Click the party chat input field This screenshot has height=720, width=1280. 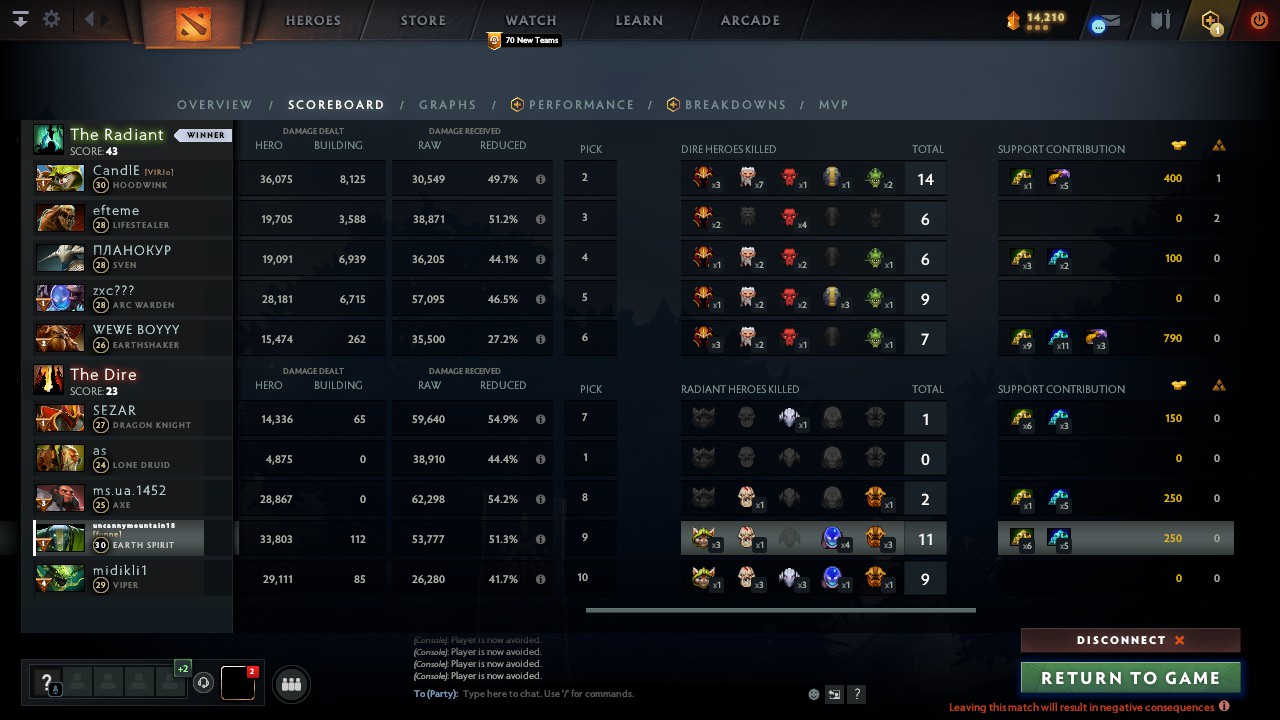(600, 693)
